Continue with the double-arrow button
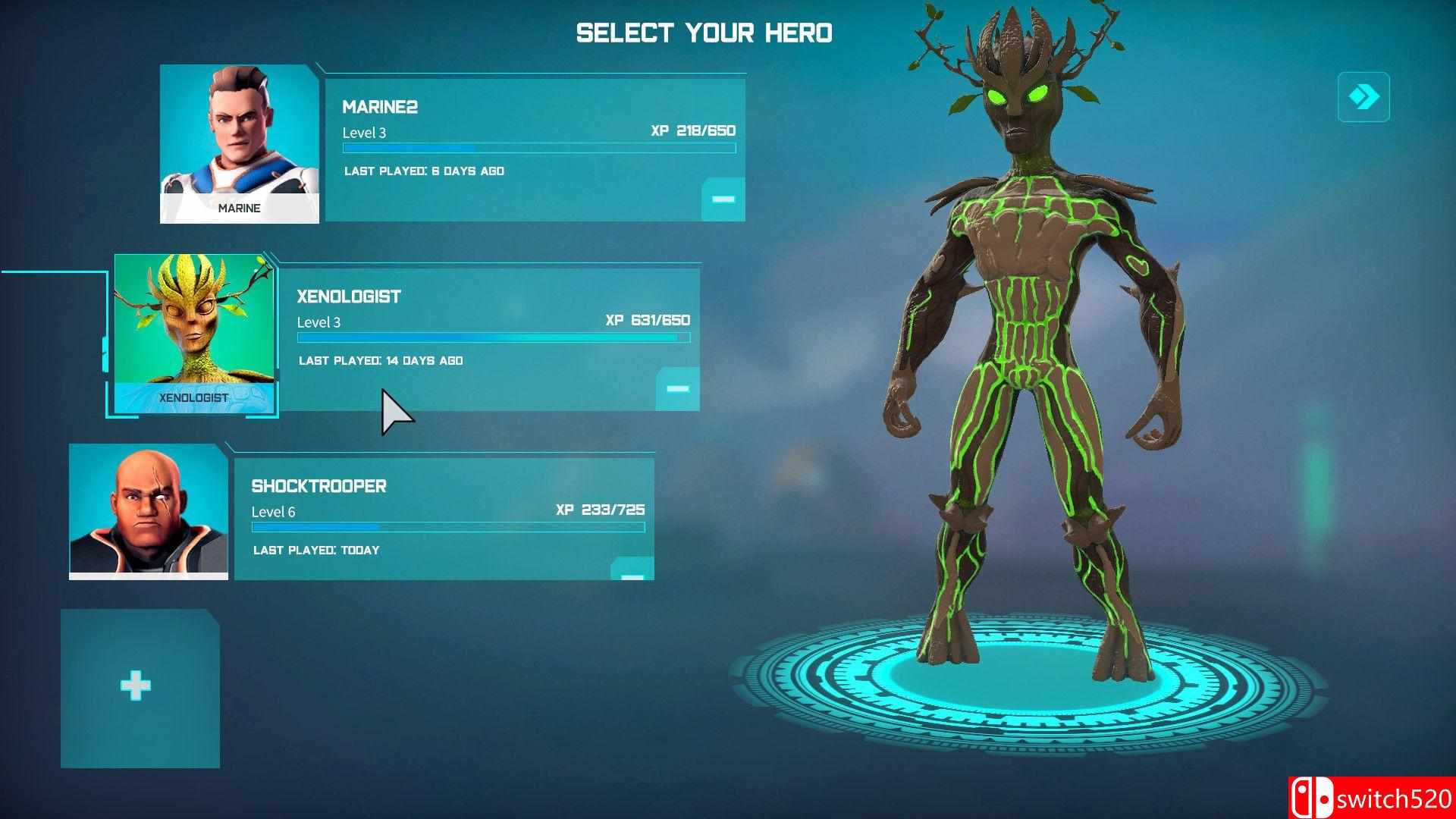This screenshot has height=819, width=1456. coord(1363,97)
